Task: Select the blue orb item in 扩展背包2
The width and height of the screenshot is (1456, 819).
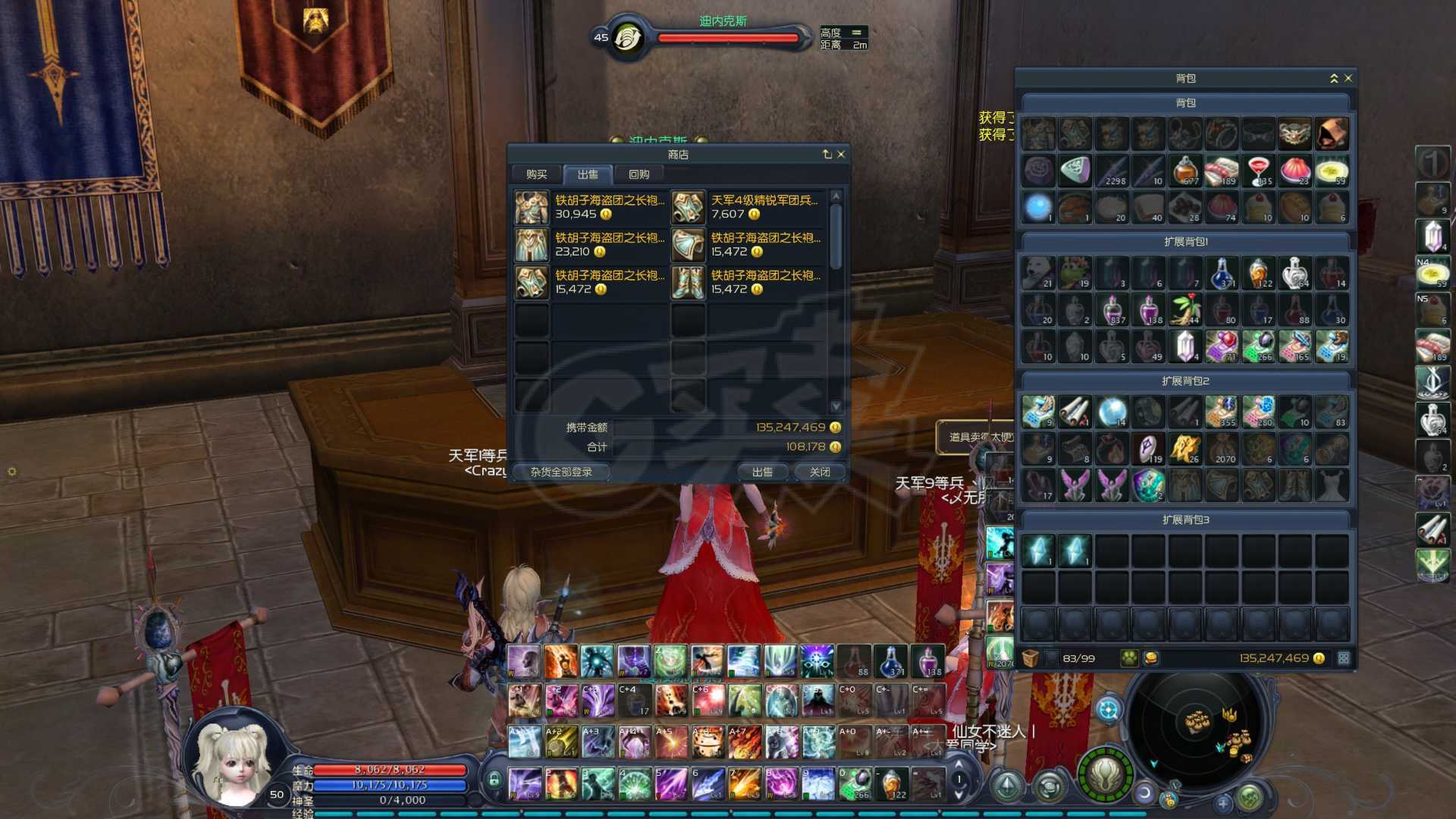Action: click(x=1112, y=412)
